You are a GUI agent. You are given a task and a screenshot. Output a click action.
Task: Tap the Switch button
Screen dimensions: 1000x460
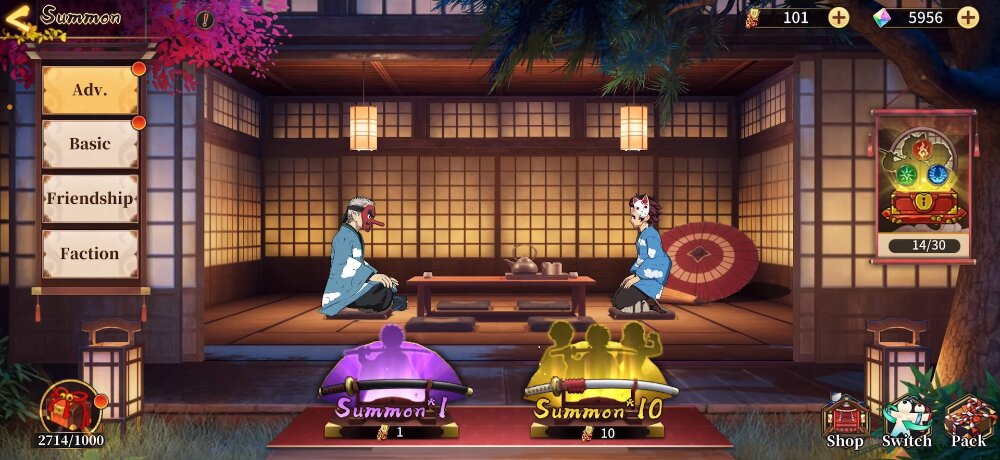pyautogui.click(x=907, y=420)
